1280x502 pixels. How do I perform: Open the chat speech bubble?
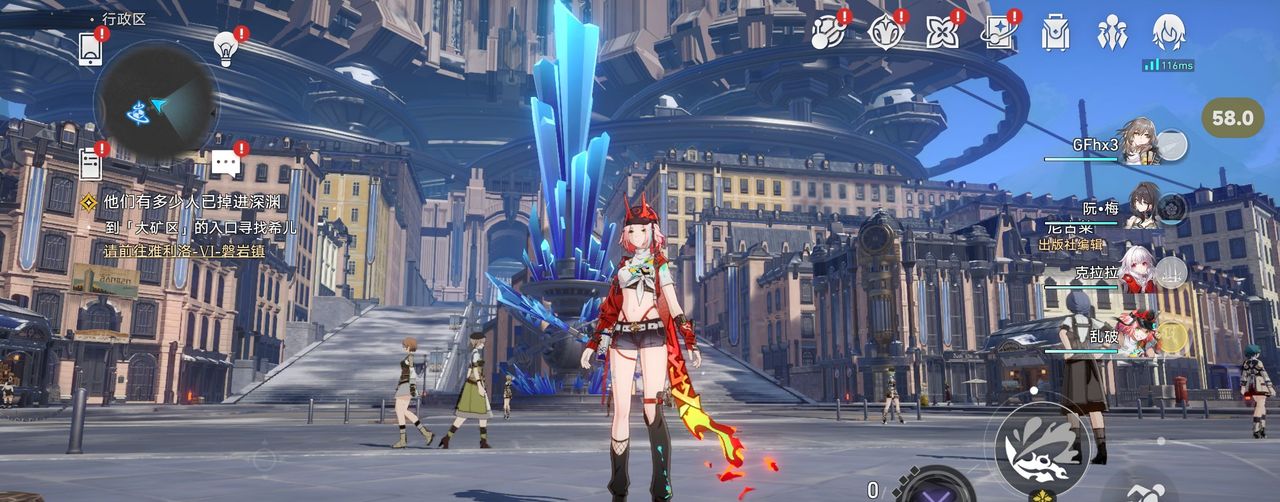(226, 164)
